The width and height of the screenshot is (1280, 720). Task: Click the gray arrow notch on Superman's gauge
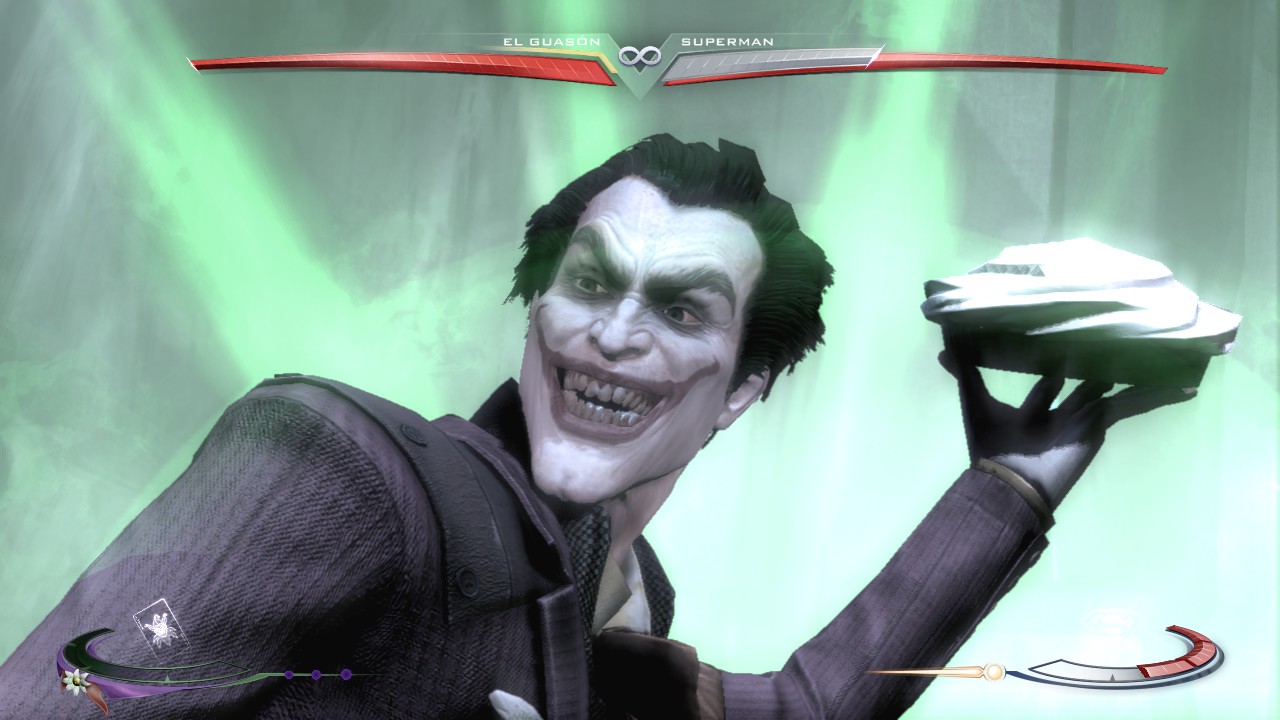(x=1112, y=677)
